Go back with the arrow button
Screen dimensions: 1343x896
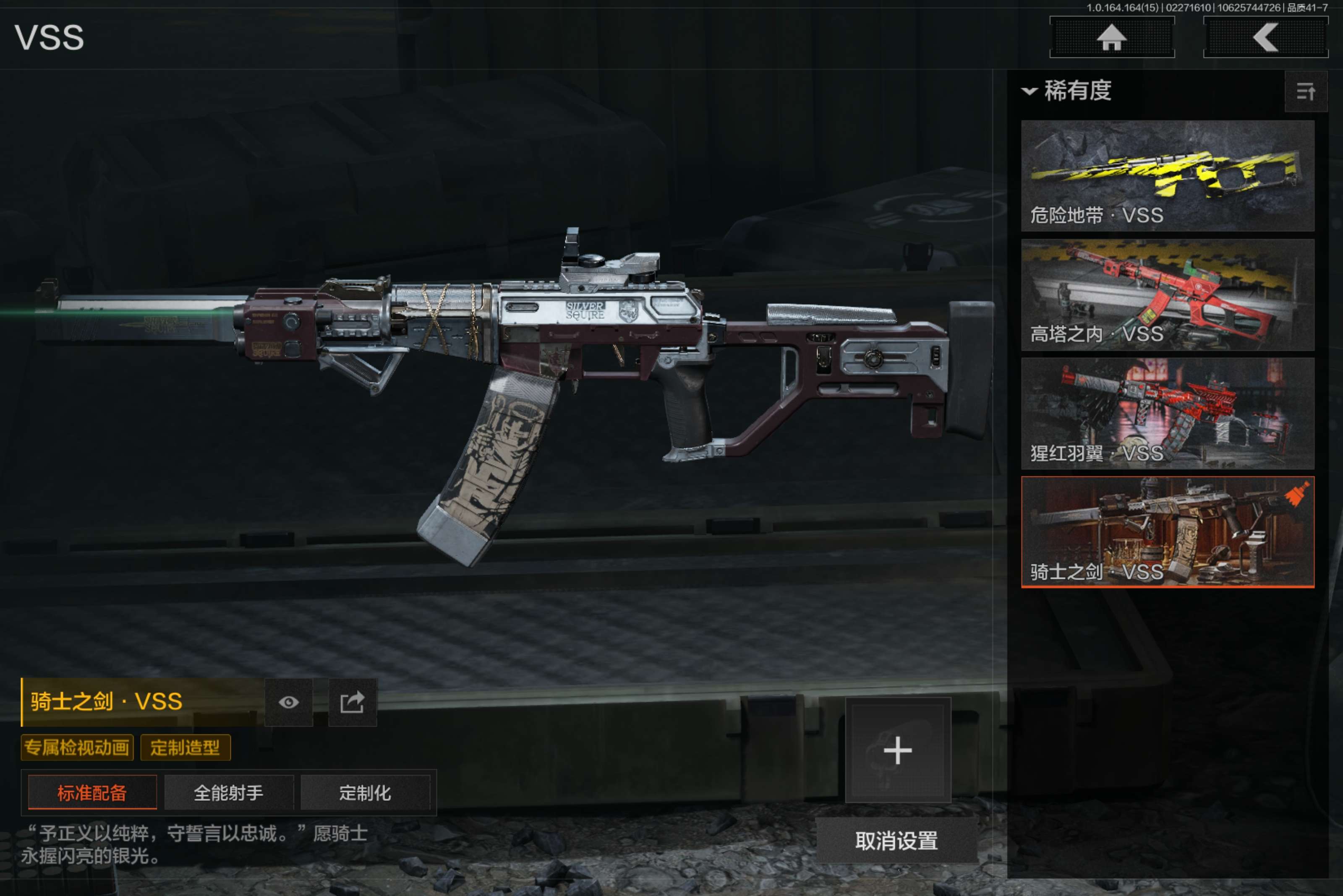pos(1265,38)
